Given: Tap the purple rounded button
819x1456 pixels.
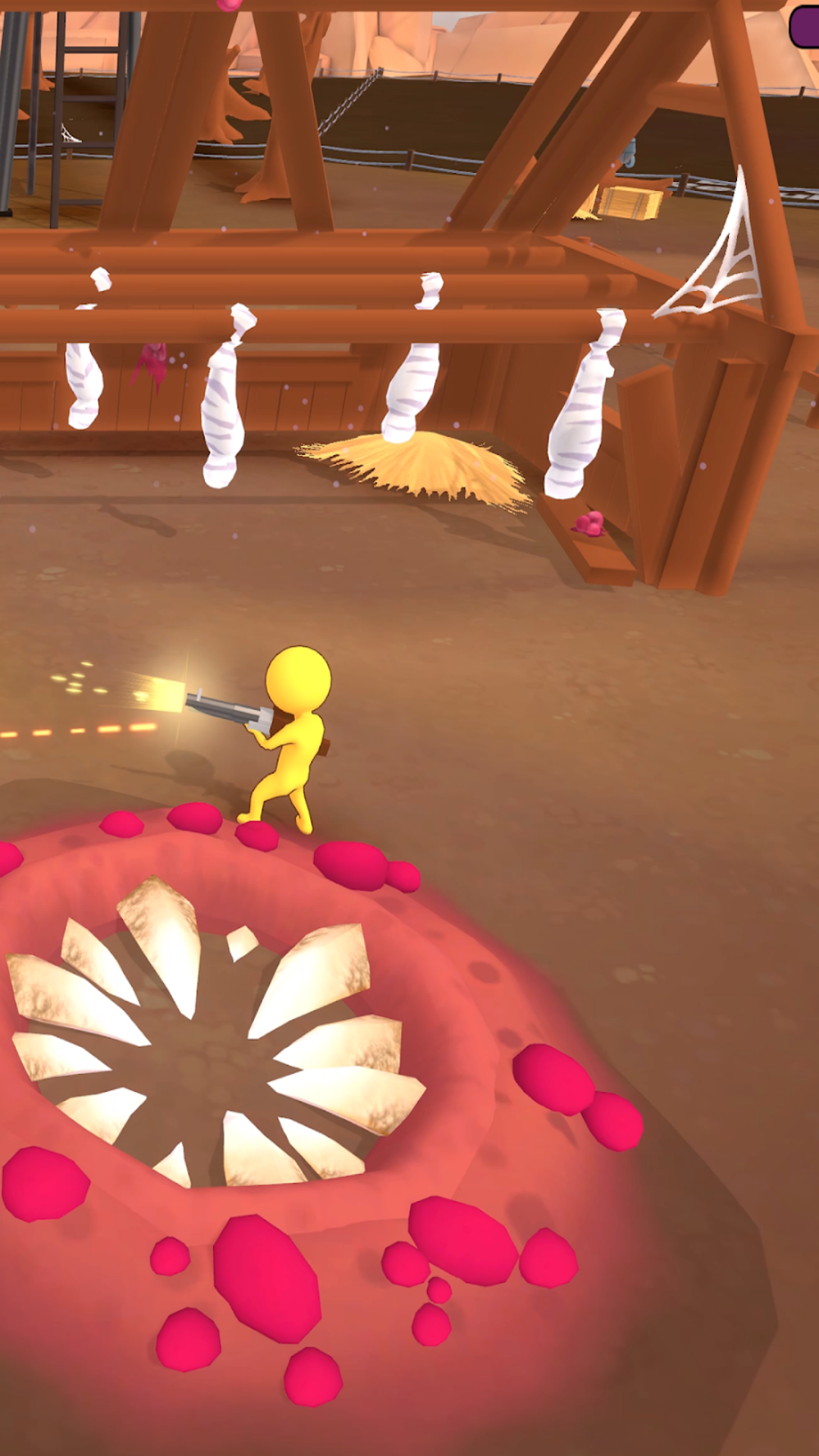Looking at the screenshot, I should pyautogui.click(x=805, y=27).
